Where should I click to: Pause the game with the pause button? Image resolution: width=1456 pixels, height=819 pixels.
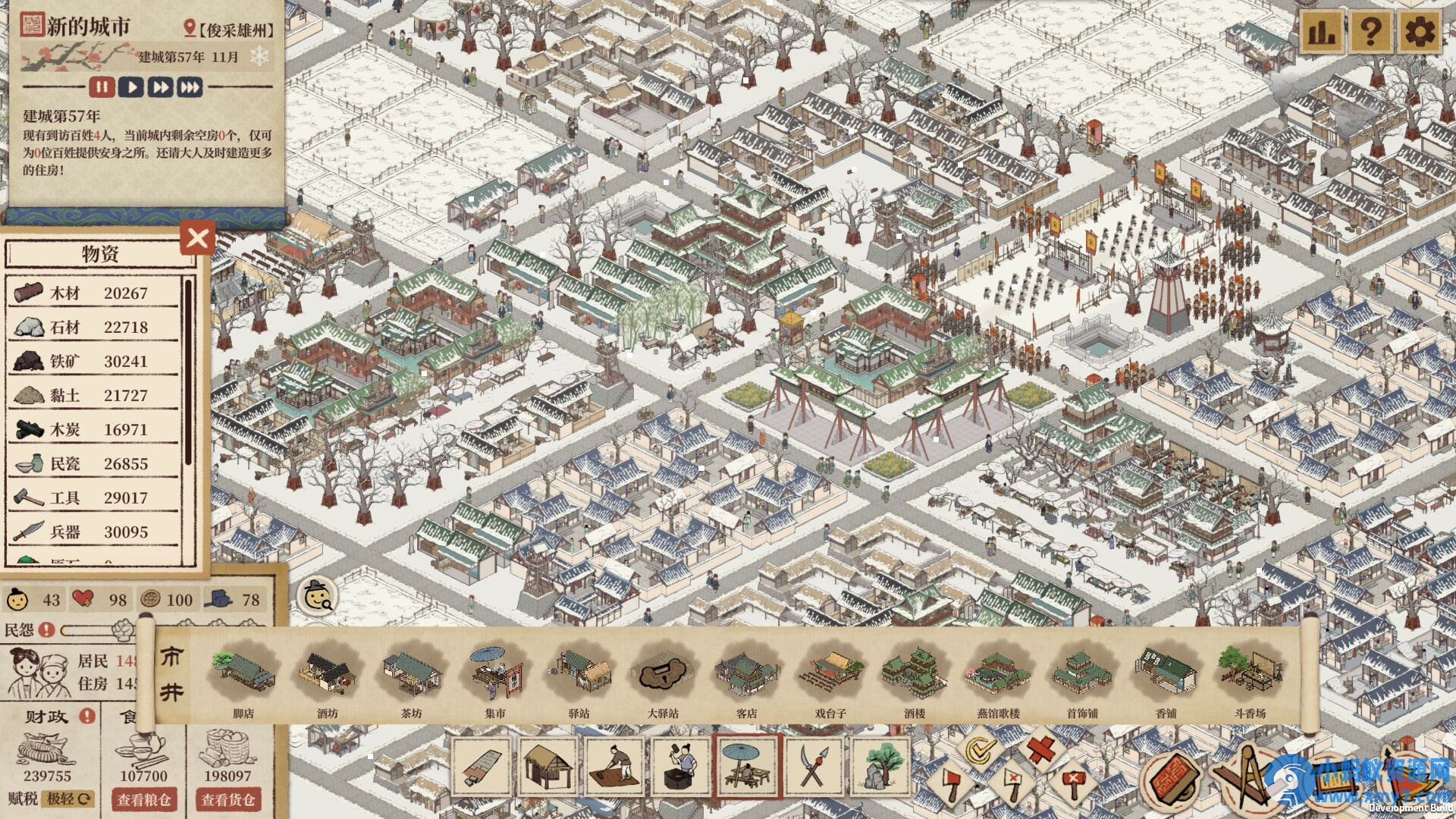coord(102,87)
